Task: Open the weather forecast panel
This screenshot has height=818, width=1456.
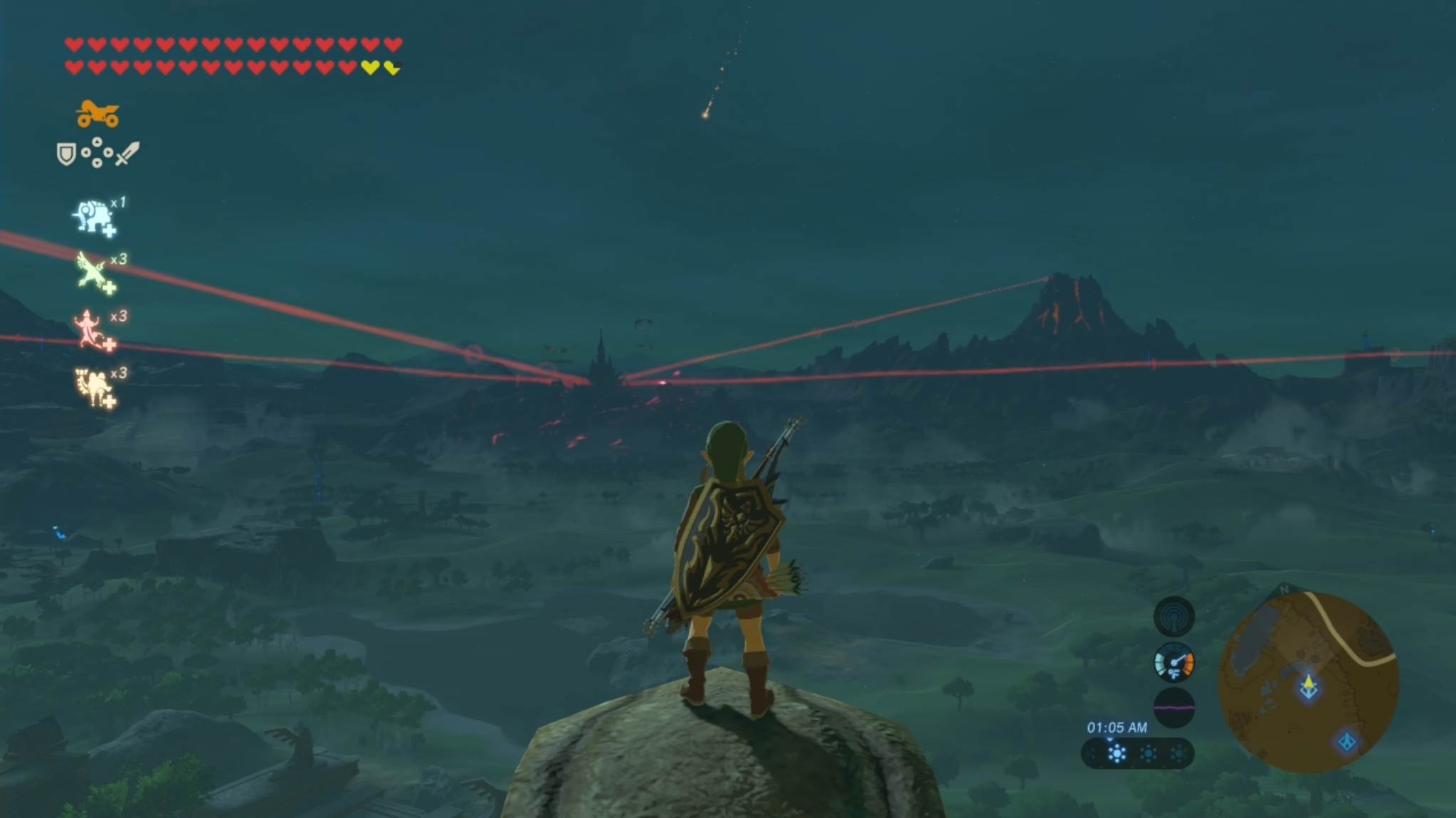Action: (x=1137, y=753)
